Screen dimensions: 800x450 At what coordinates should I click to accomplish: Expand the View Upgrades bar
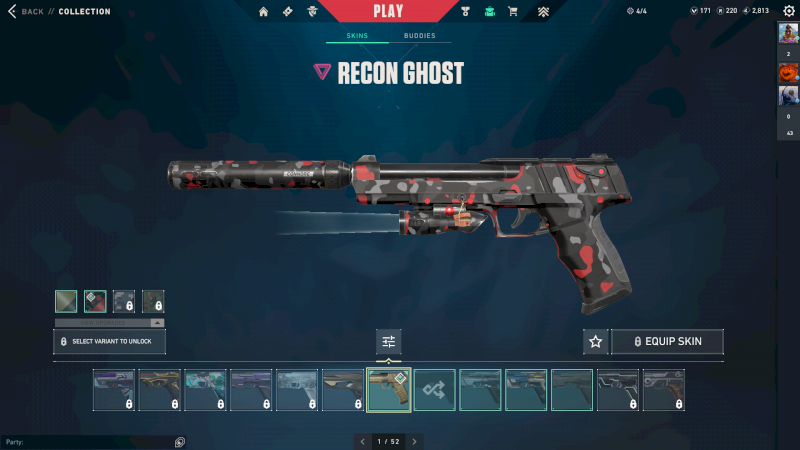[x=109, y=323]
